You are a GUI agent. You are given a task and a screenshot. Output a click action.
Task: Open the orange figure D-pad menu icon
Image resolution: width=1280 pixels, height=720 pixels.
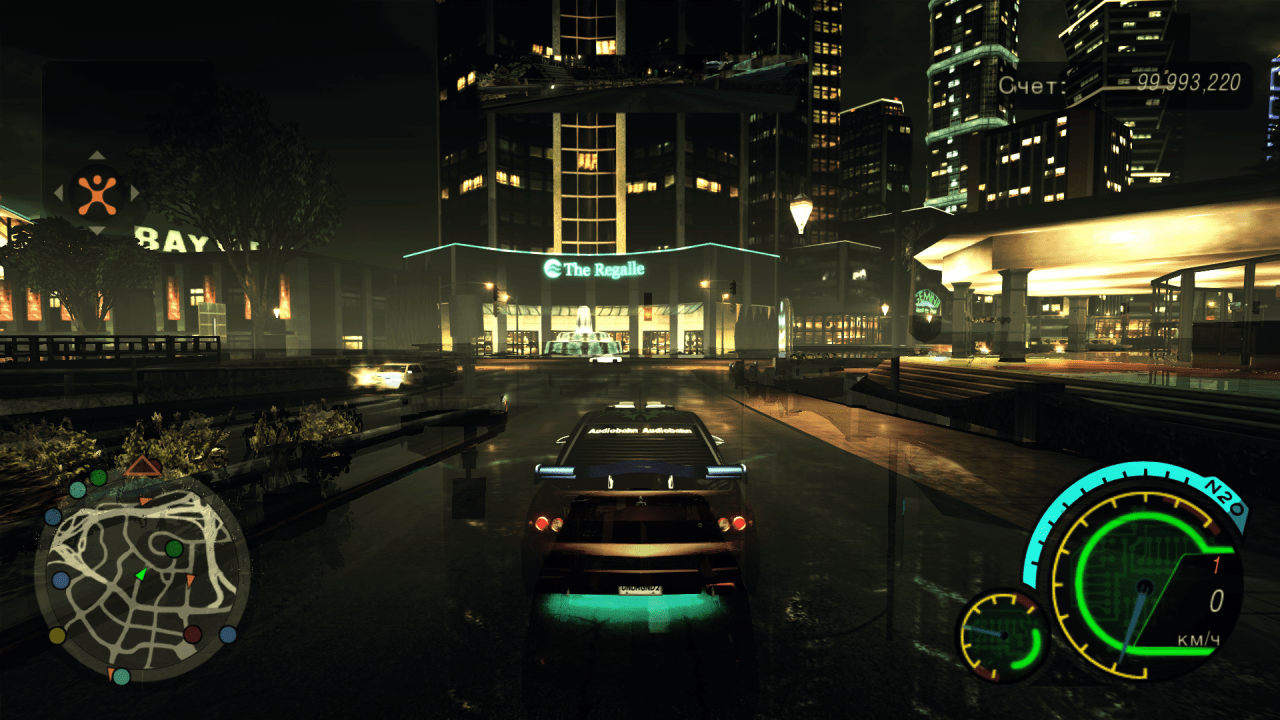[x=96, y=193]
